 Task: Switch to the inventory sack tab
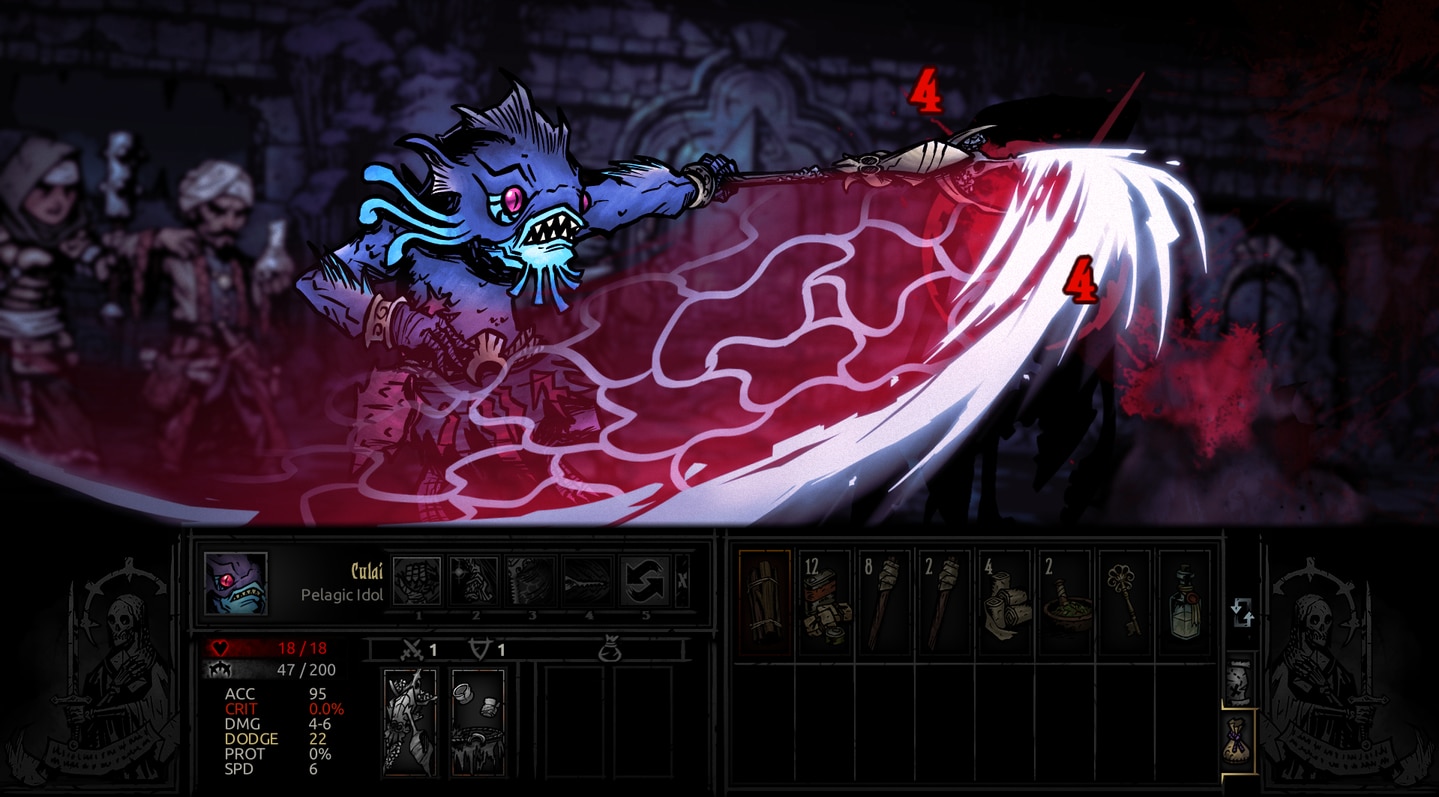1241,740
